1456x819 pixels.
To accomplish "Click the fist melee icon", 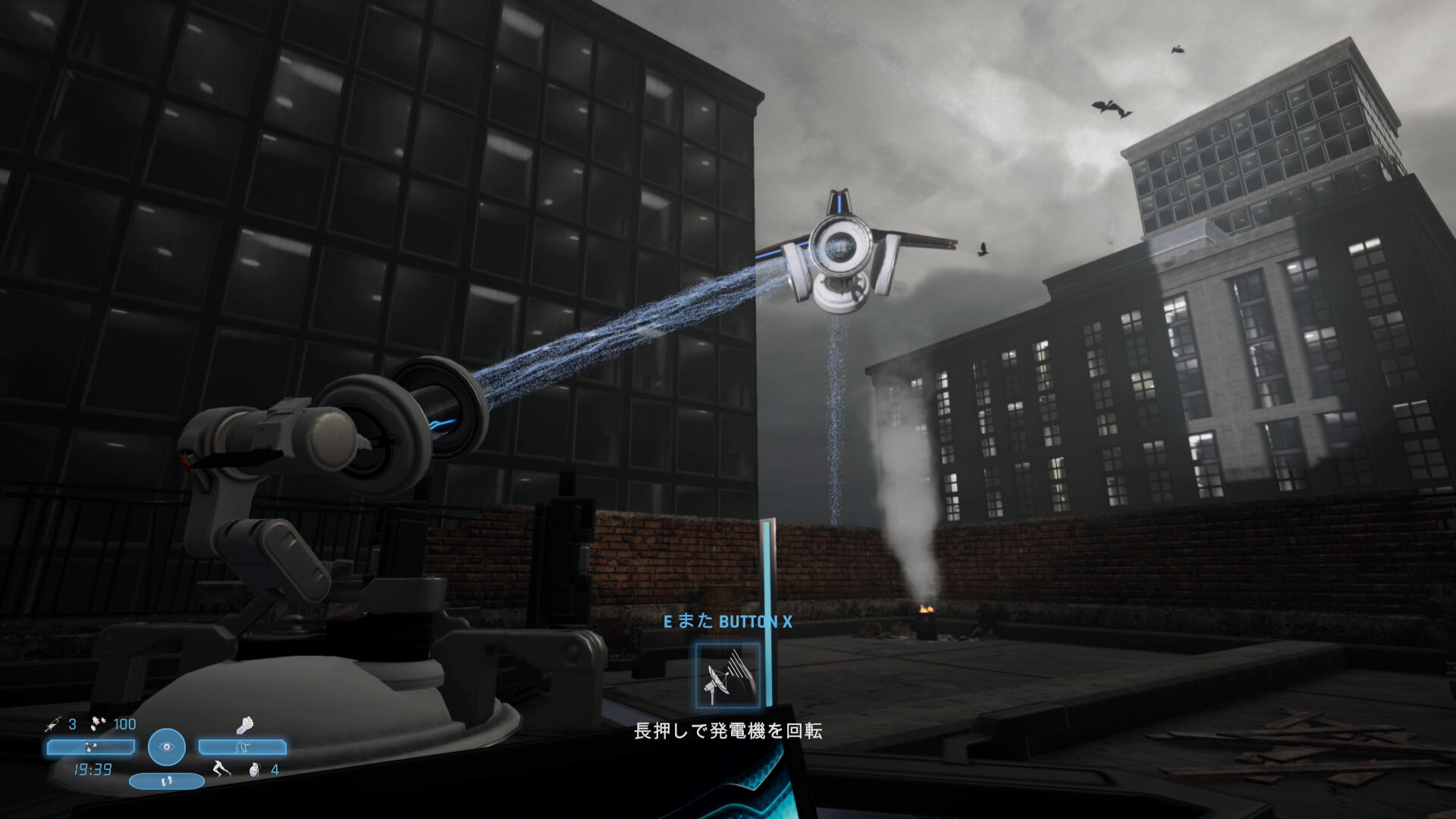I will coord(244,725).
